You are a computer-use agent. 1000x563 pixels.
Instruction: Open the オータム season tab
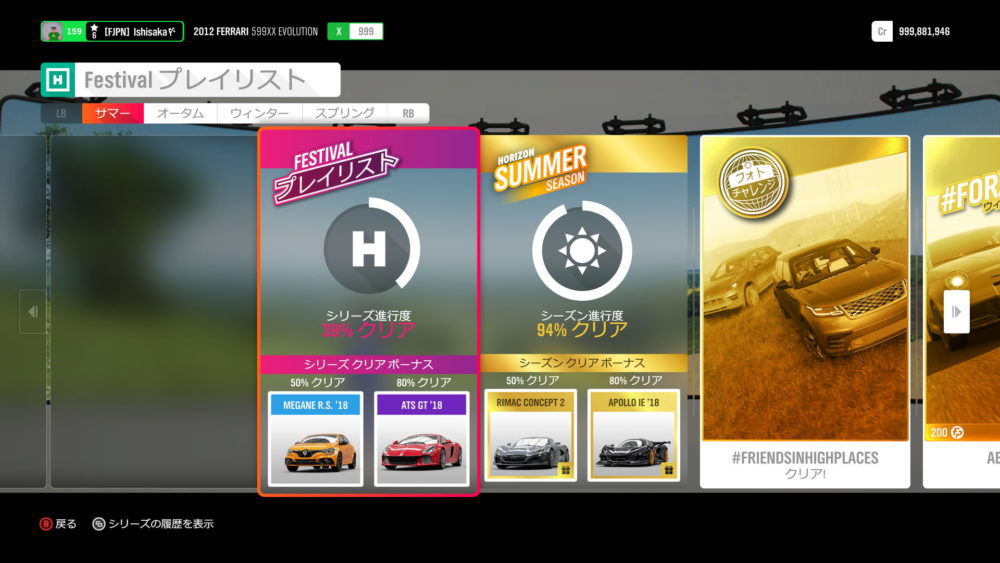tap(181, 114)
